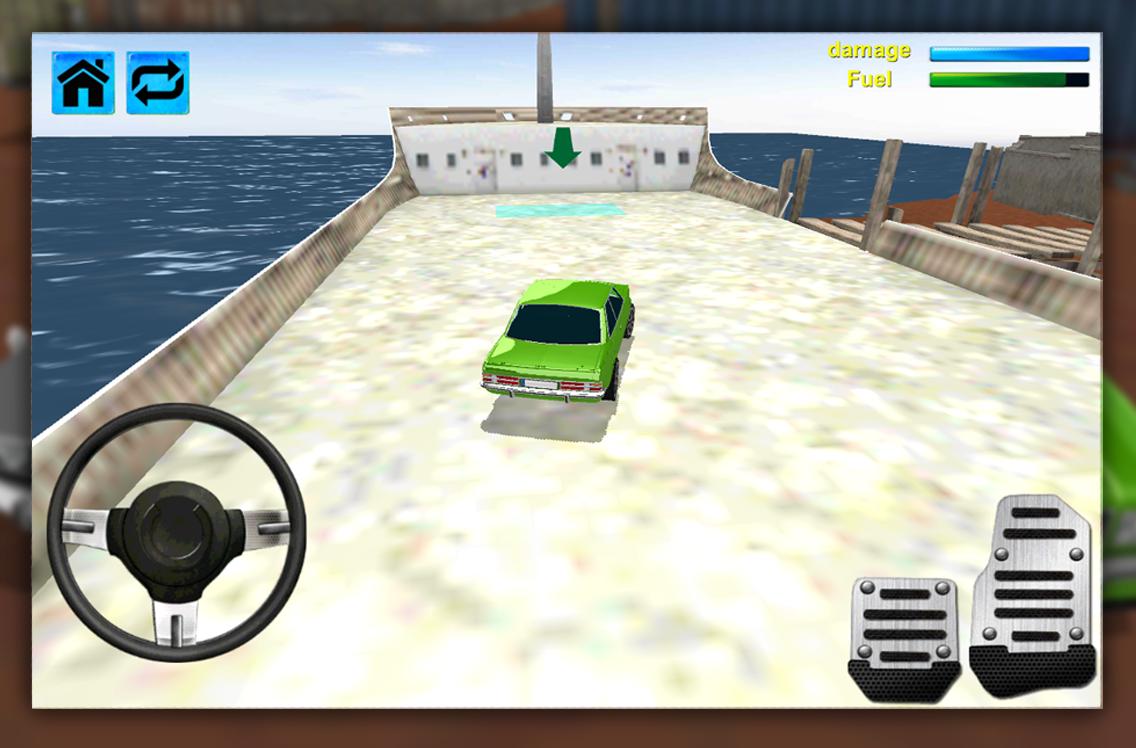
Task: Hit the tall gas pedal
Action: pyautogui.click(x=1034, y=594)
